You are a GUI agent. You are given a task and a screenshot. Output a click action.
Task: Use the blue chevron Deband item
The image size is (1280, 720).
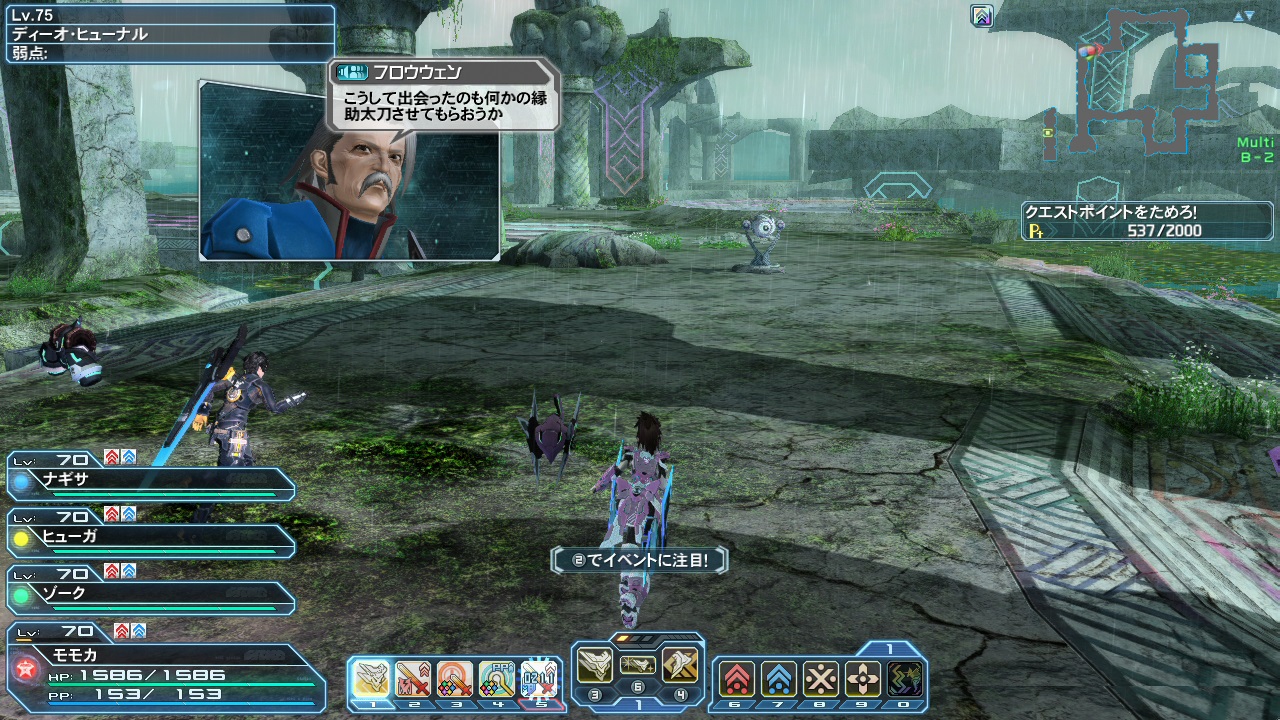click(779, 680)
